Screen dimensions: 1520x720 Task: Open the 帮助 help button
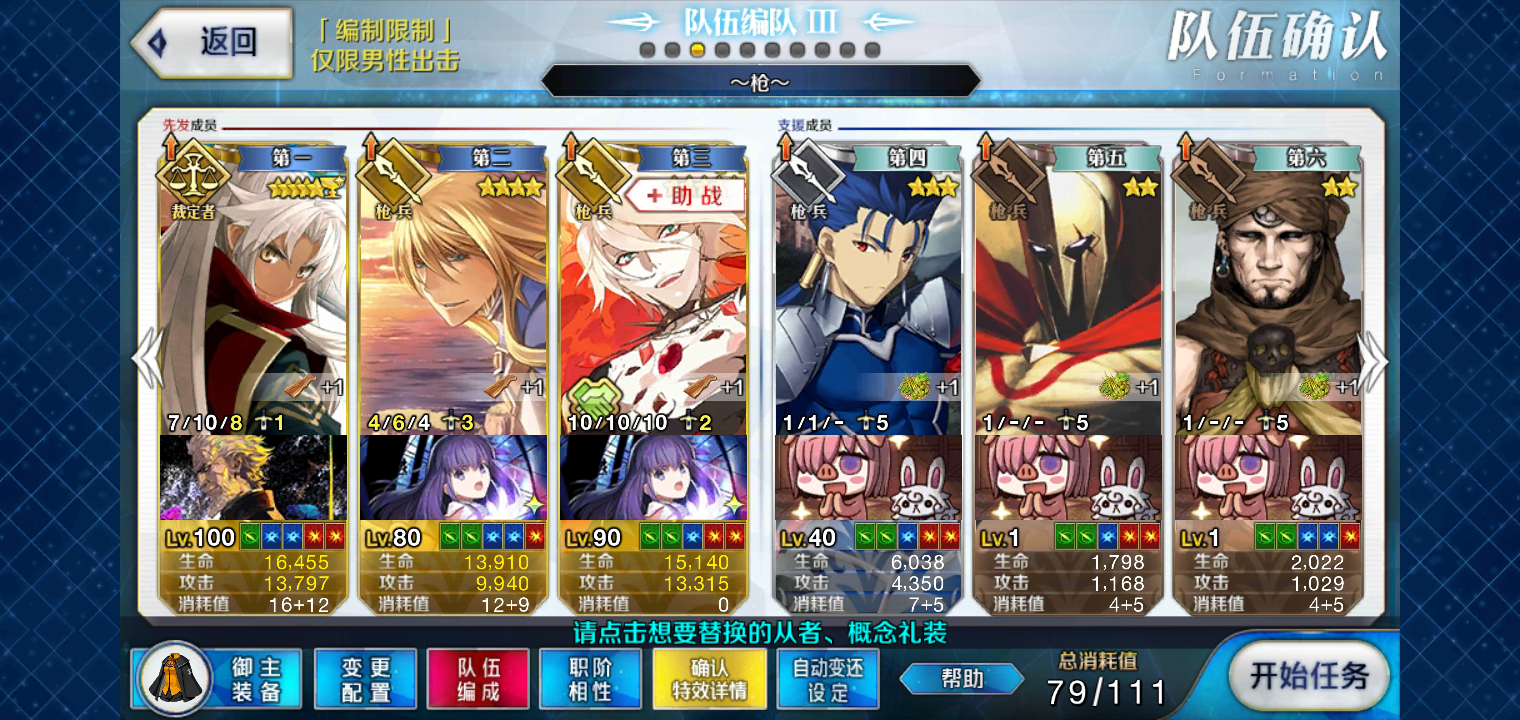(961, 679)
